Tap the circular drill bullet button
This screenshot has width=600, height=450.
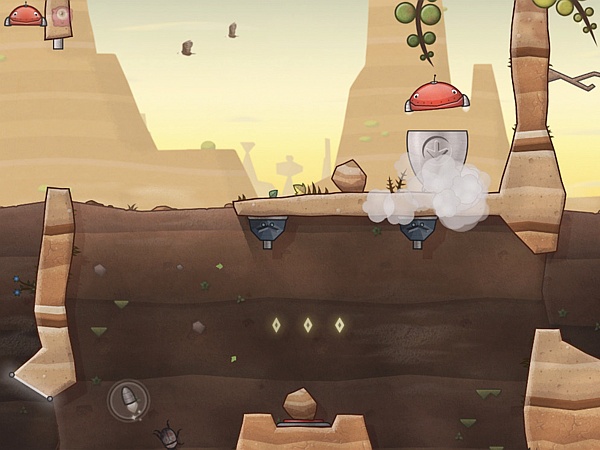[x=128, y=401]
